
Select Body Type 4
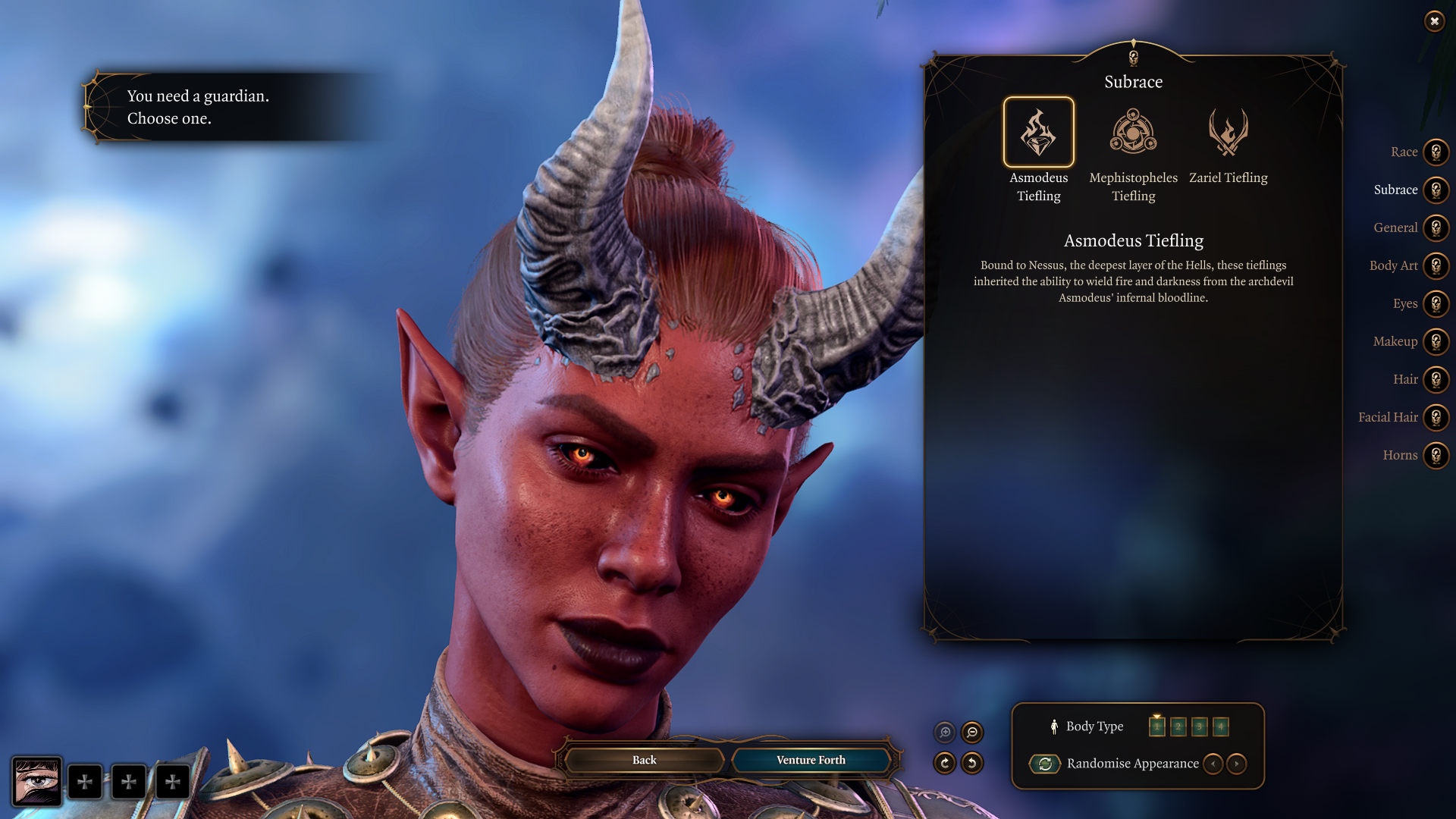1220,726
